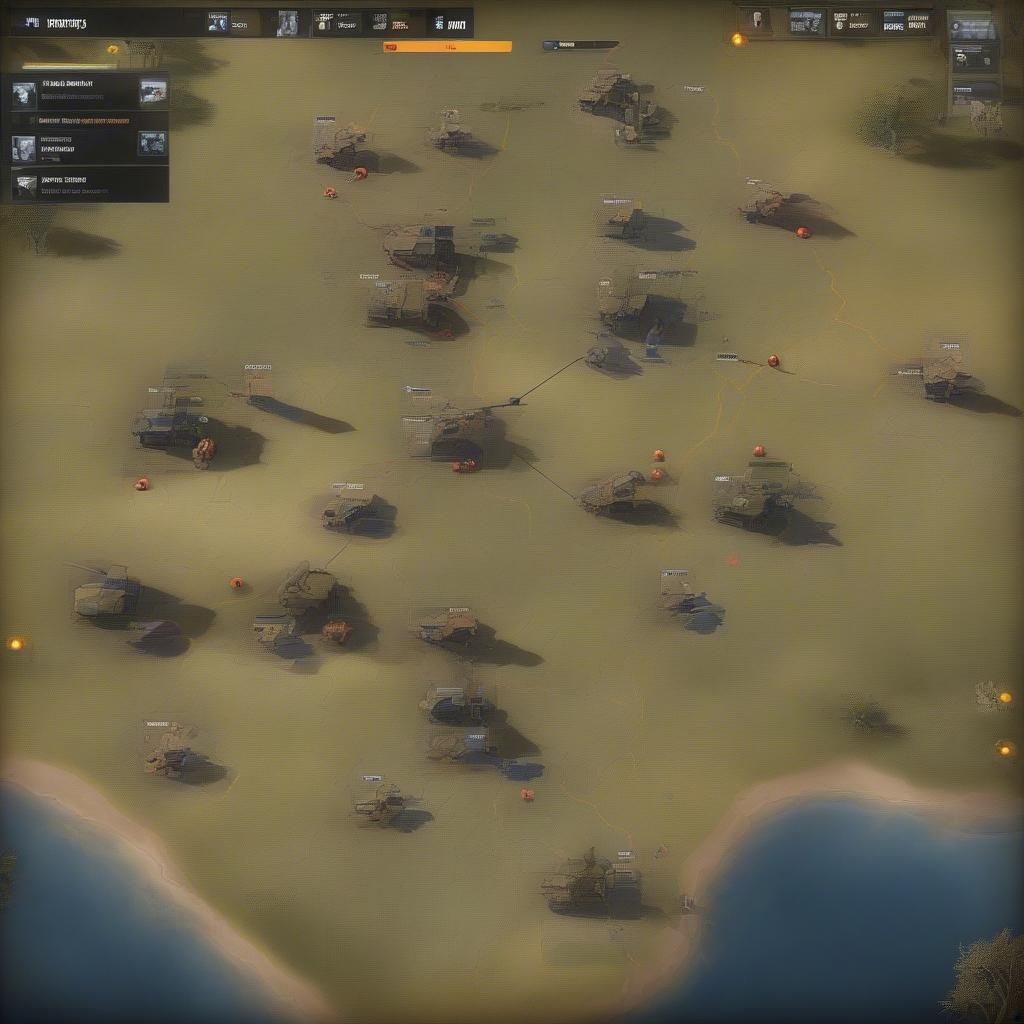
Task: Click the pale figure icon in the top-right bar
Action: coord(757,21)
